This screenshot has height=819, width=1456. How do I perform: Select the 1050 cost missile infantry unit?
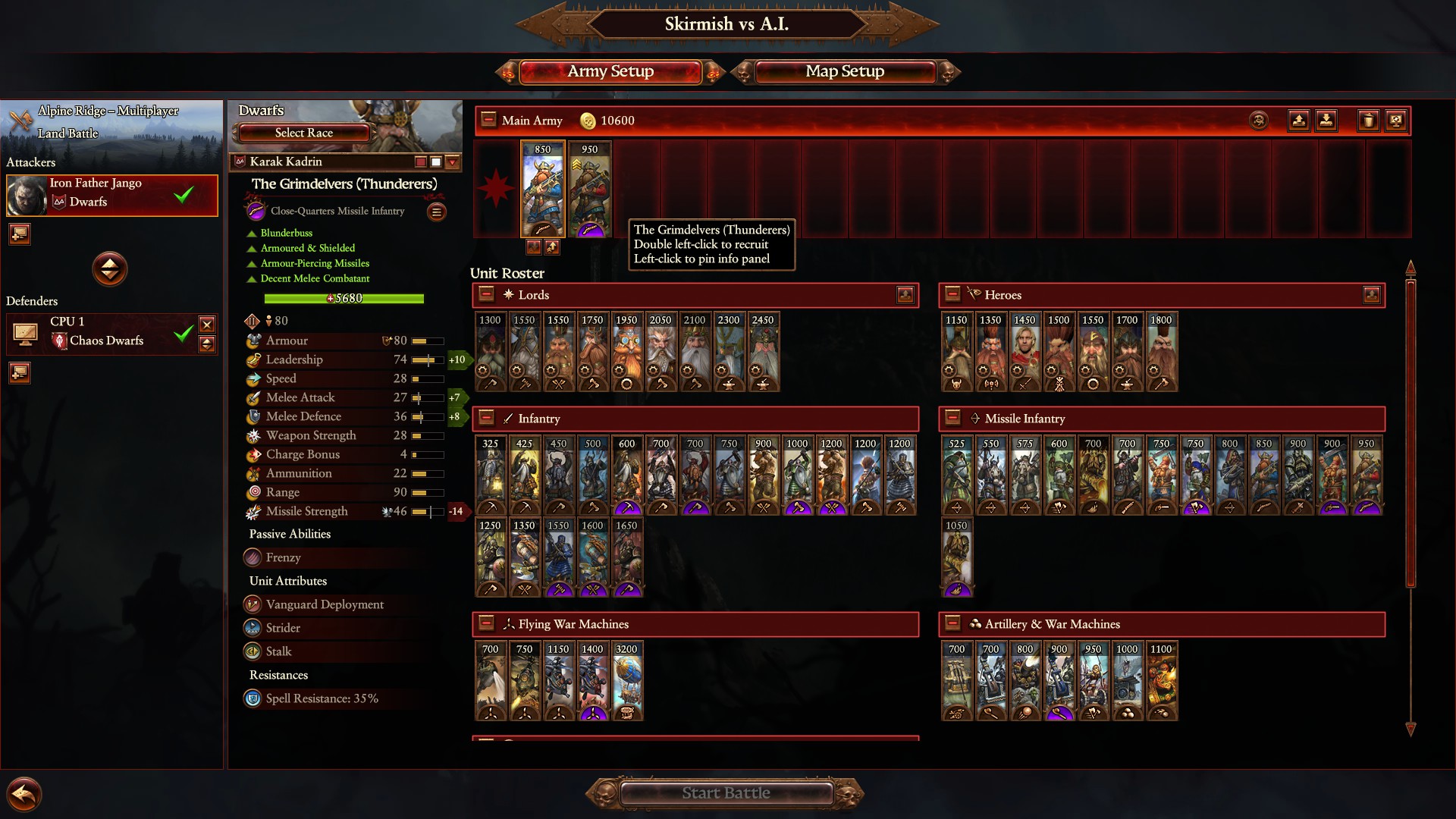pos(956,557)
